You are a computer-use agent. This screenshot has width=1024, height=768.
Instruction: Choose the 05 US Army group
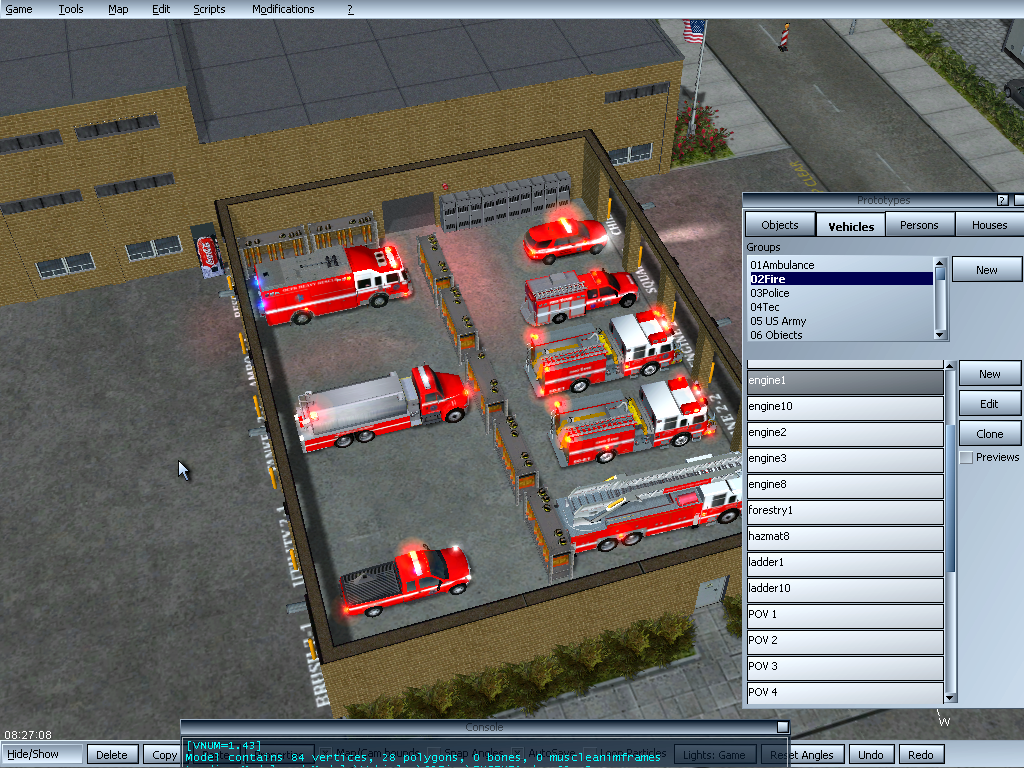click(x=778, y=321)
